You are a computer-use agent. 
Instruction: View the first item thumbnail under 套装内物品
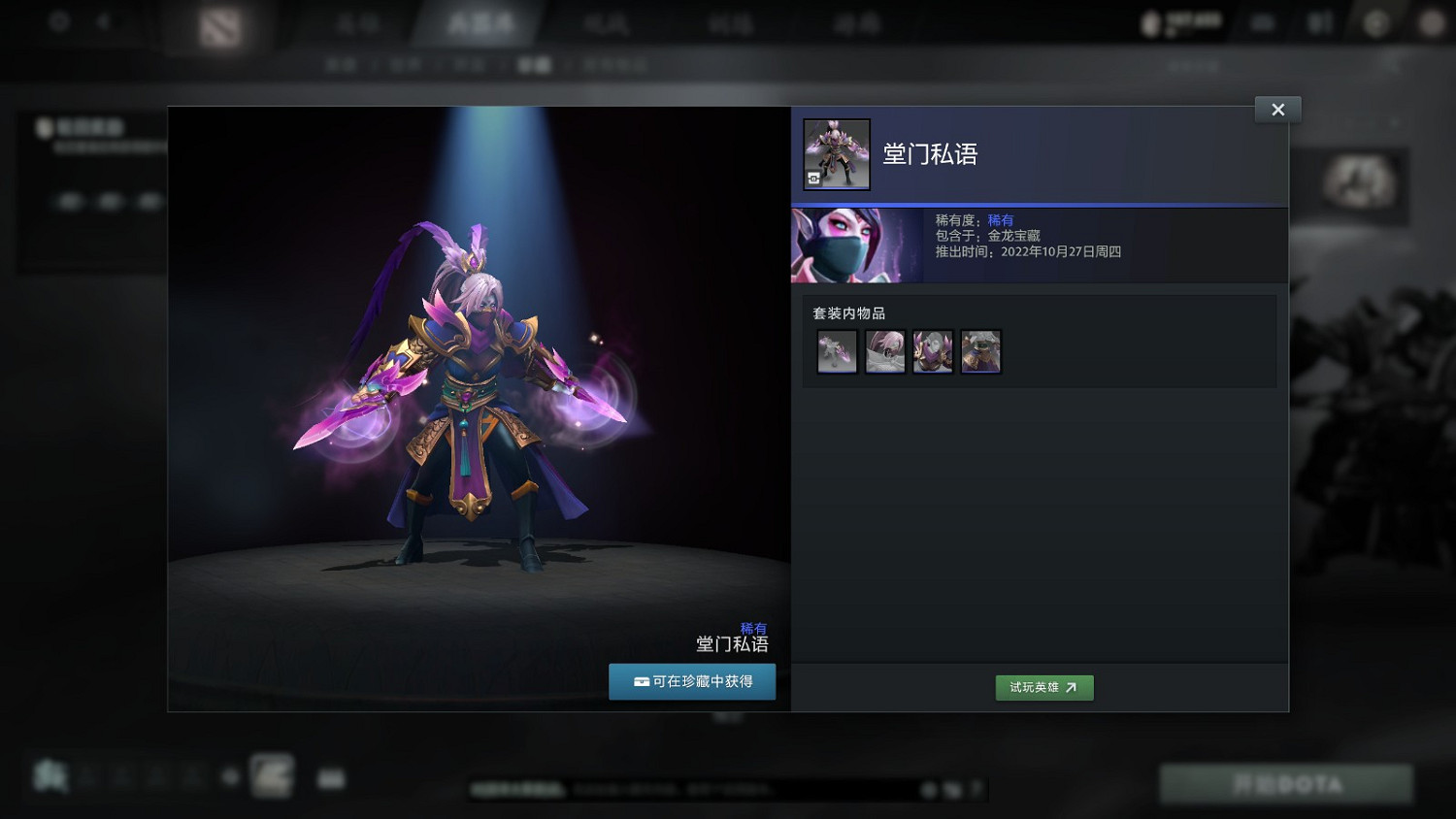[836, 351]
